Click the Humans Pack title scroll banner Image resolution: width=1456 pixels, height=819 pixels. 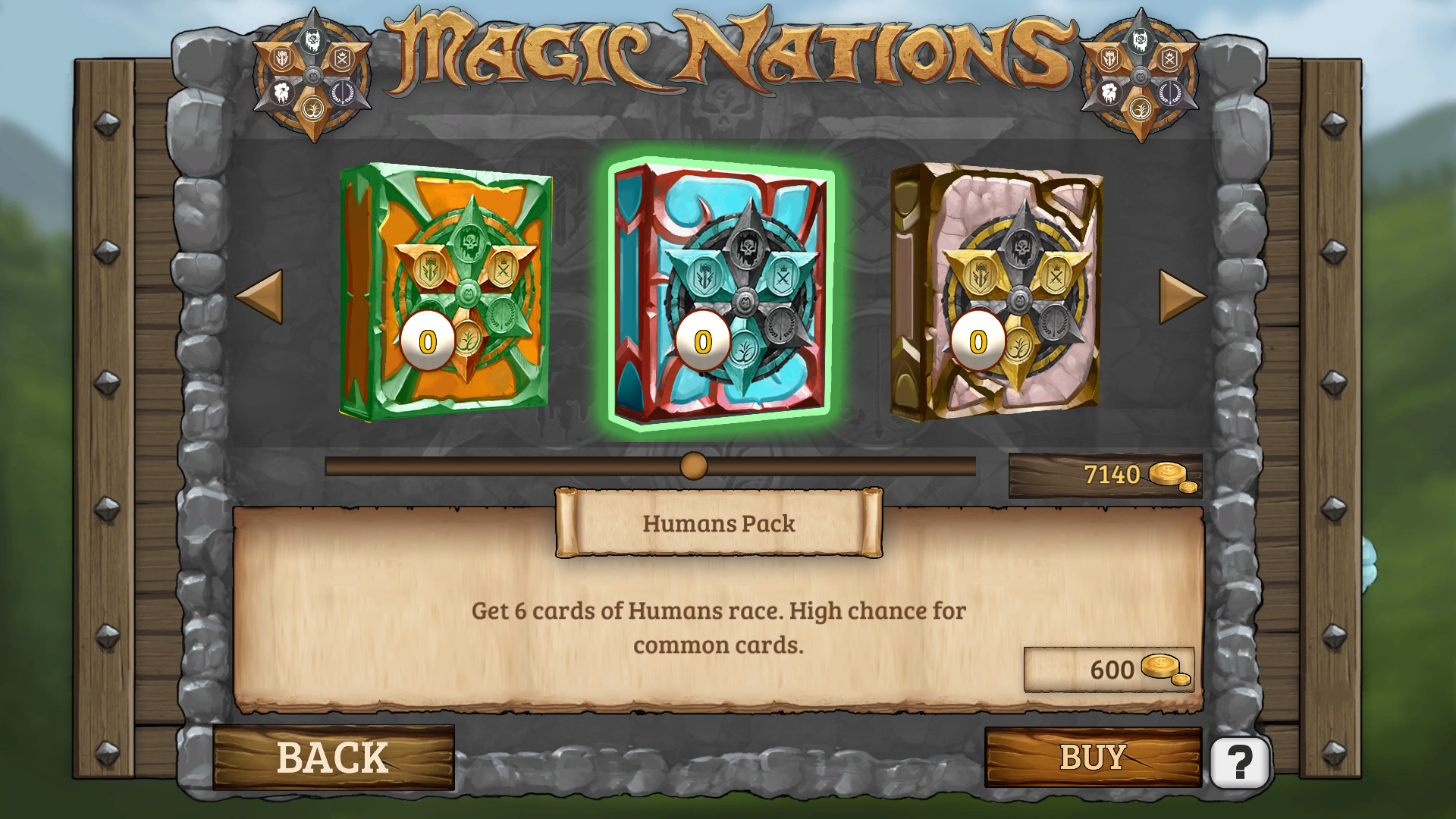720,523
